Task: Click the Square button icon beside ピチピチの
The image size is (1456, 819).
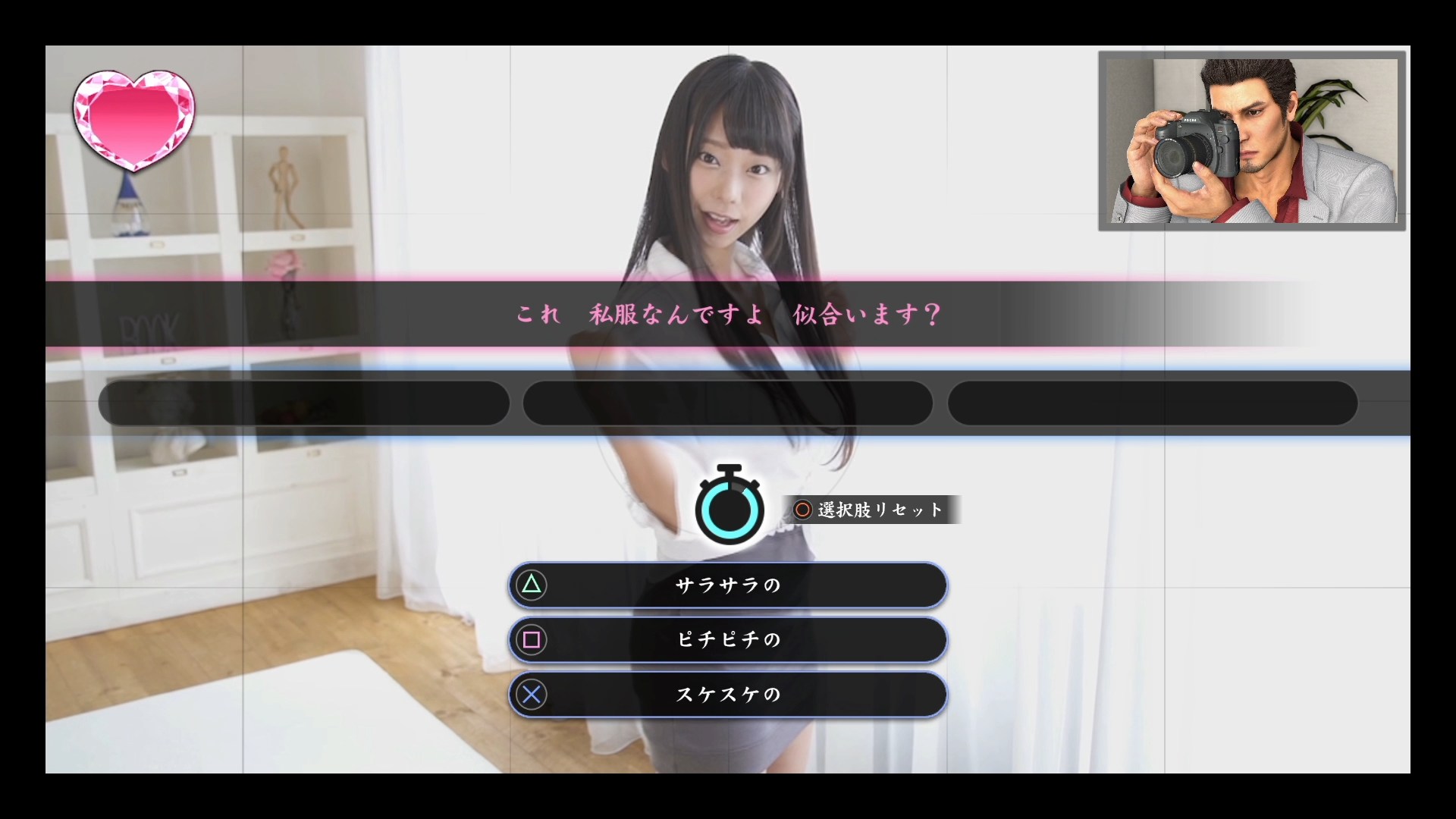Action: (x=533, y=640)
